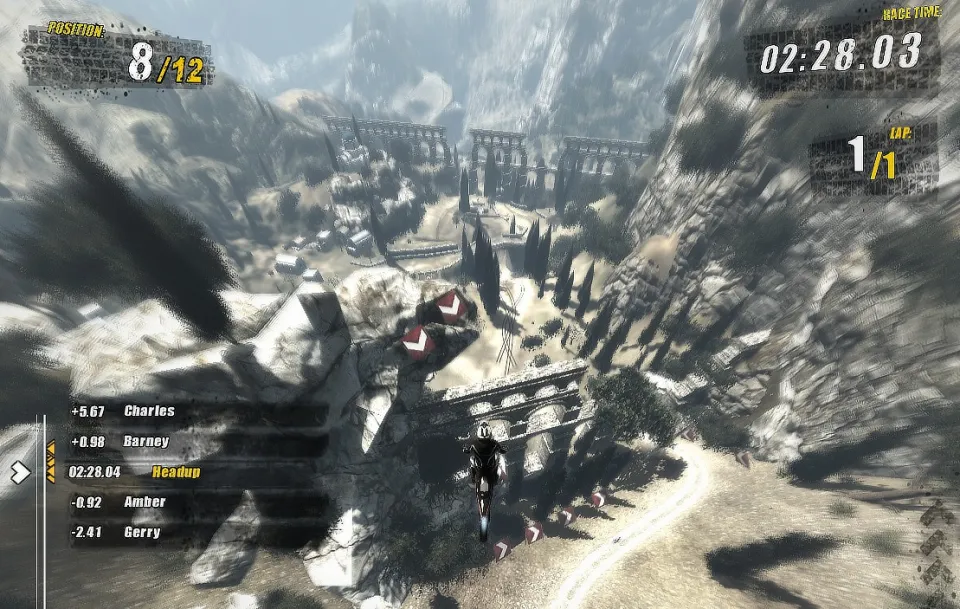Choose the highlighted Headup player row
This screenshot has height=609, width=960.
(x=175, y=472)
